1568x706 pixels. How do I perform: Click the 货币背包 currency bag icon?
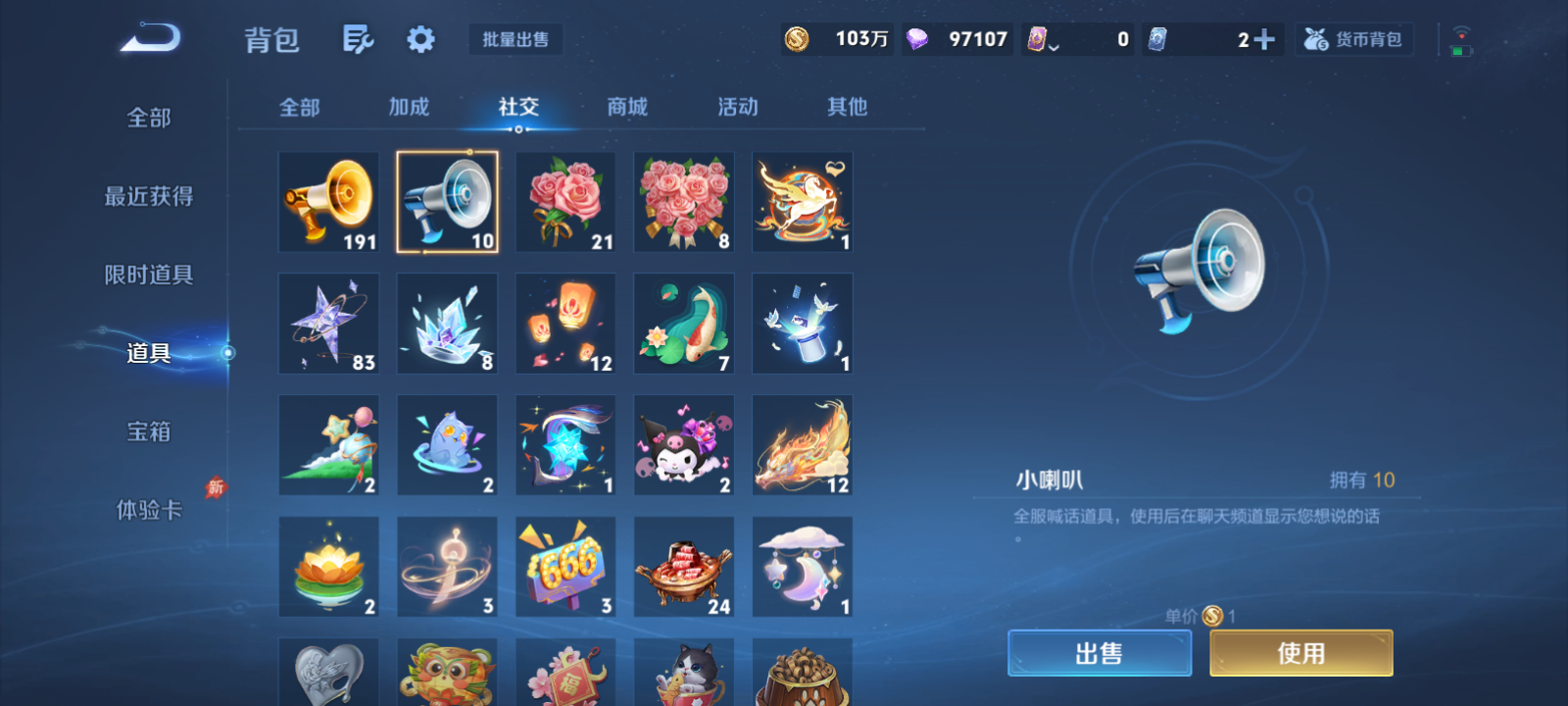coord(1353,39)
